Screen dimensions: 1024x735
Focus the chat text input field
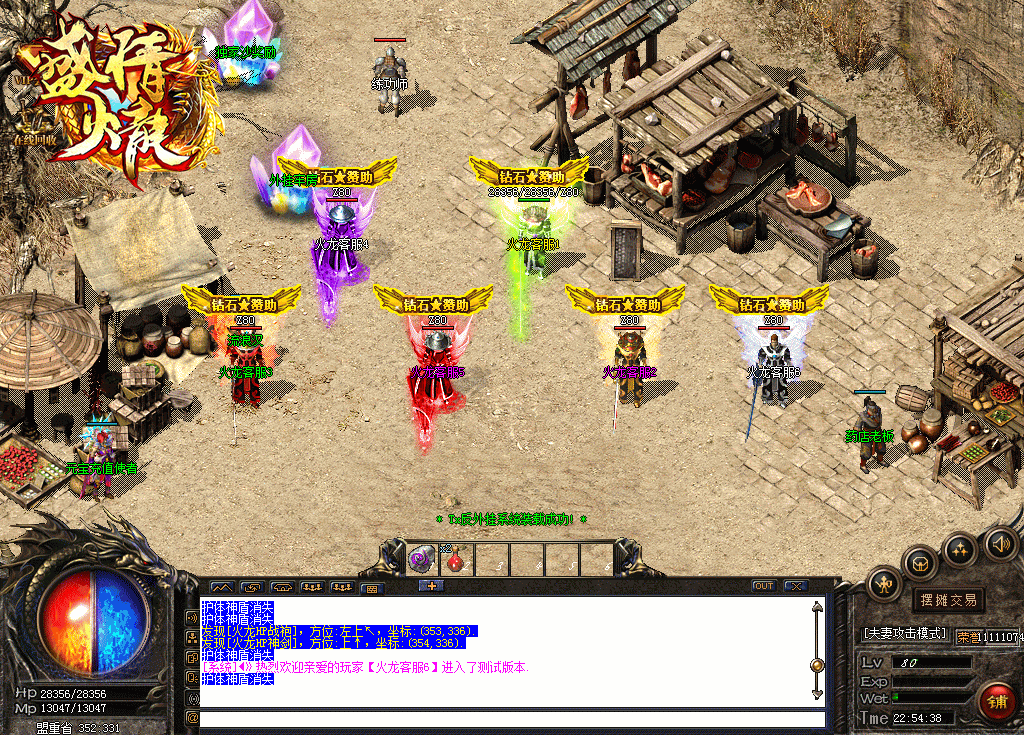pos(512,718)
